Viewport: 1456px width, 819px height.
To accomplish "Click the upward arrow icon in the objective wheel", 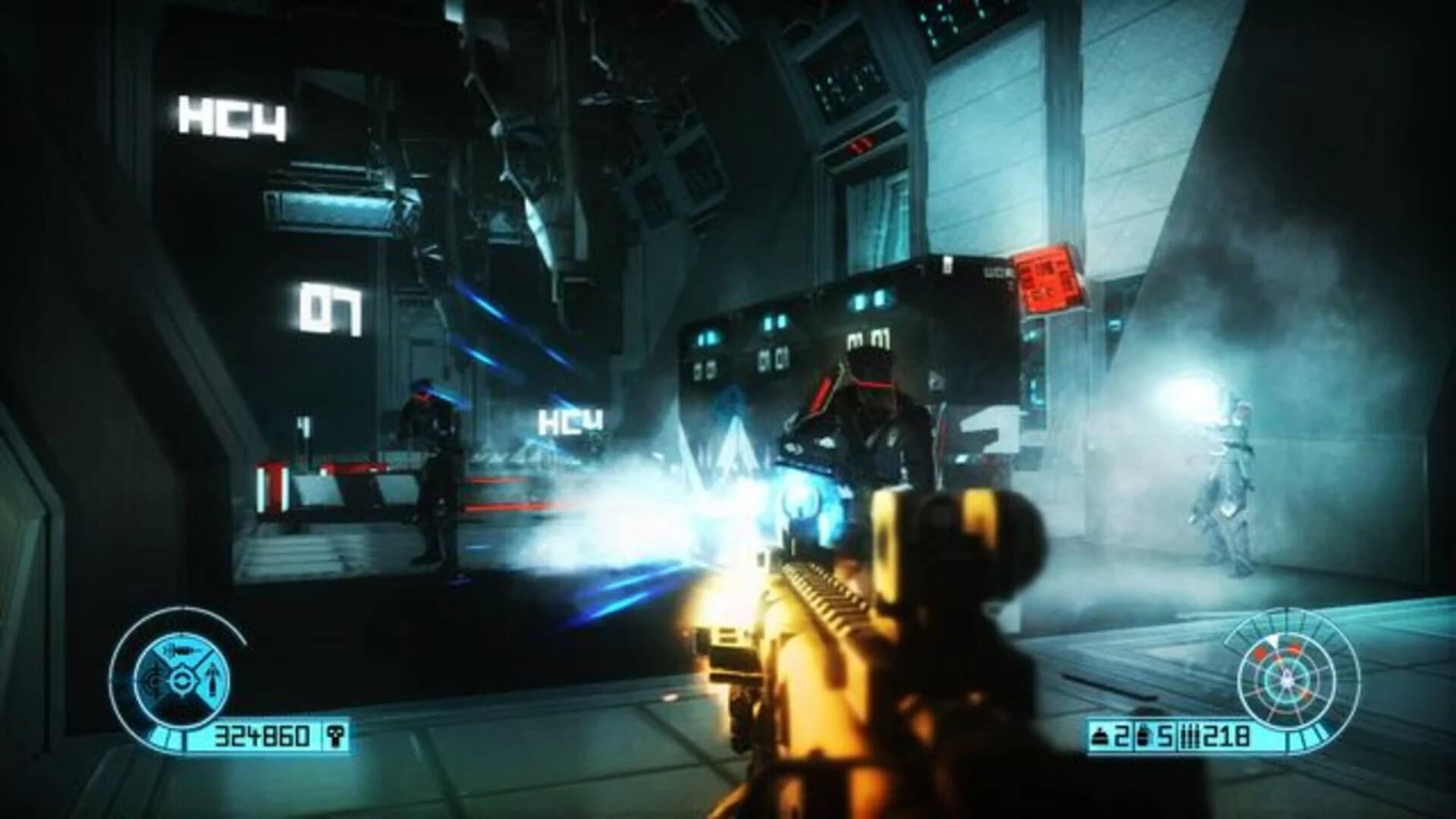I will click(x=211, y=679).
